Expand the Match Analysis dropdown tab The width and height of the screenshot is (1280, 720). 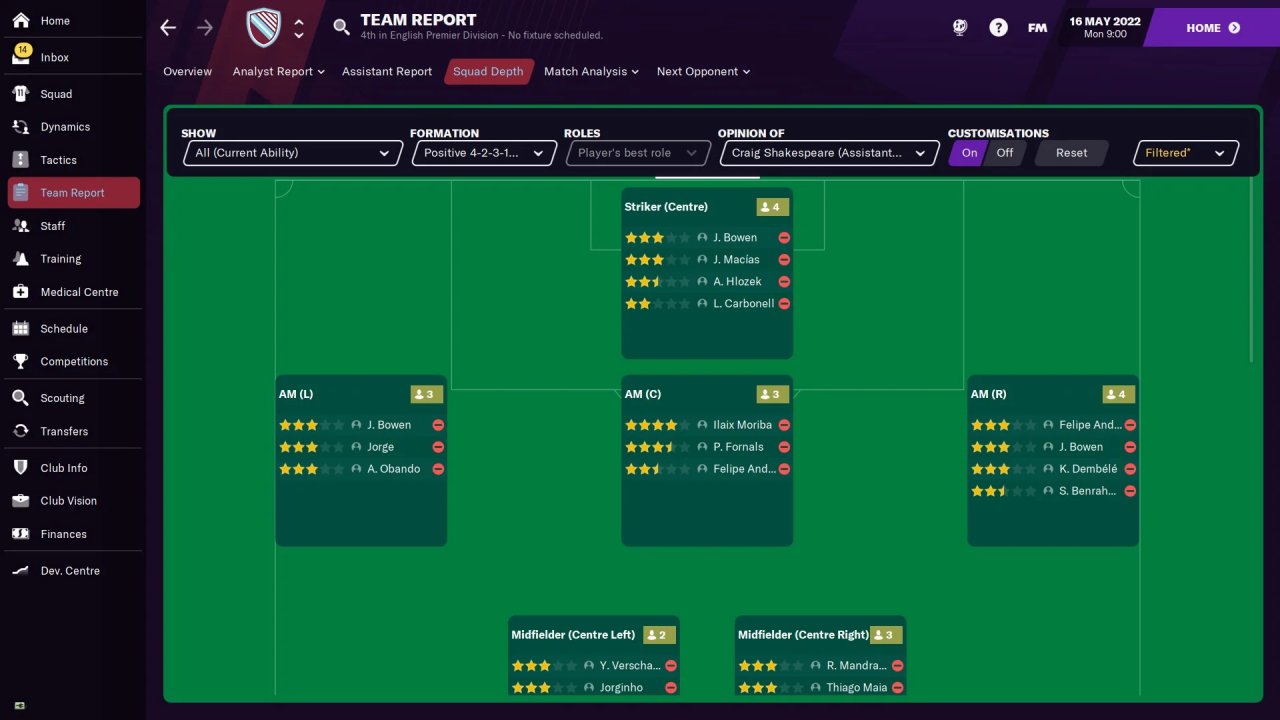591,72
